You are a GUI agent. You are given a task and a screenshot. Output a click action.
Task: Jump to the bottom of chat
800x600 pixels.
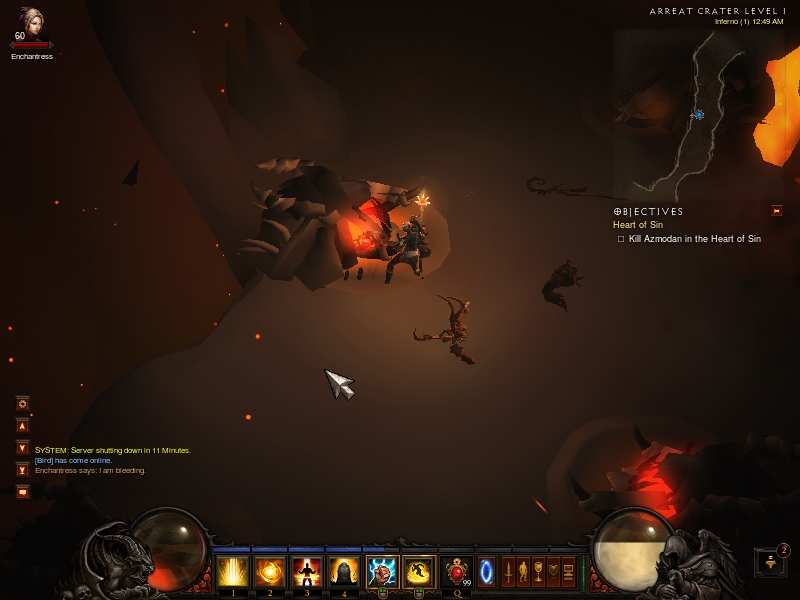point(22,469)
